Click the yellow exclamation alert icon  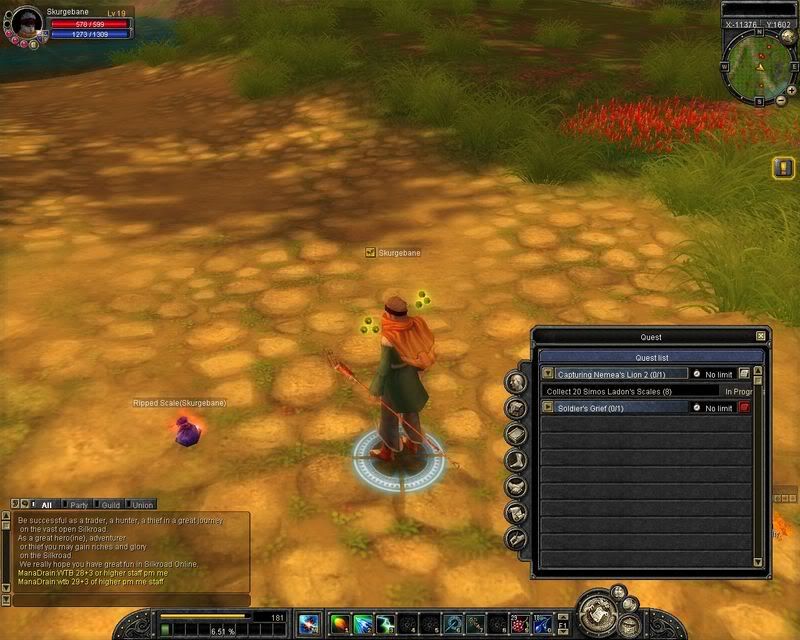783,168
